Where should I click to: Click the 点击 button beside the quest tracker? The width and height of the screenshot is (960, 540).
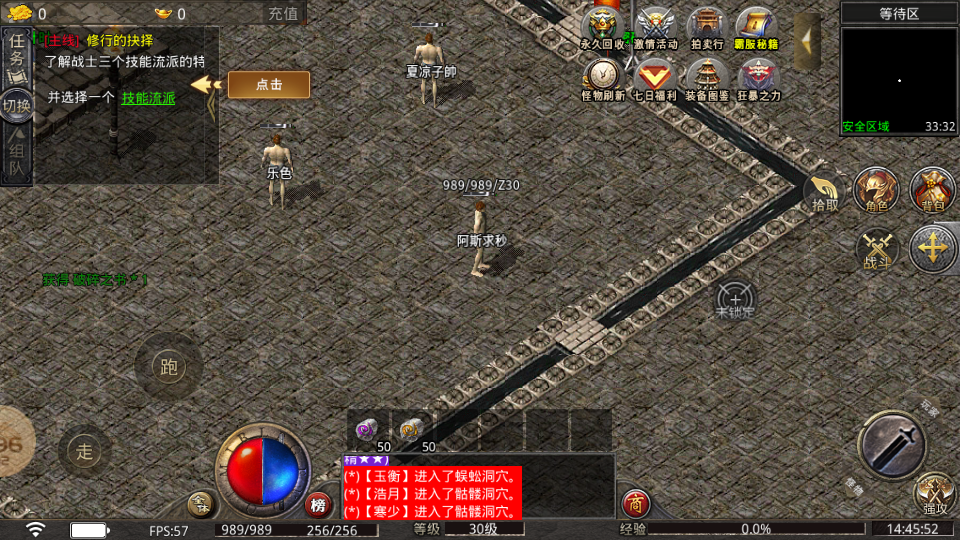coord(269,85)
